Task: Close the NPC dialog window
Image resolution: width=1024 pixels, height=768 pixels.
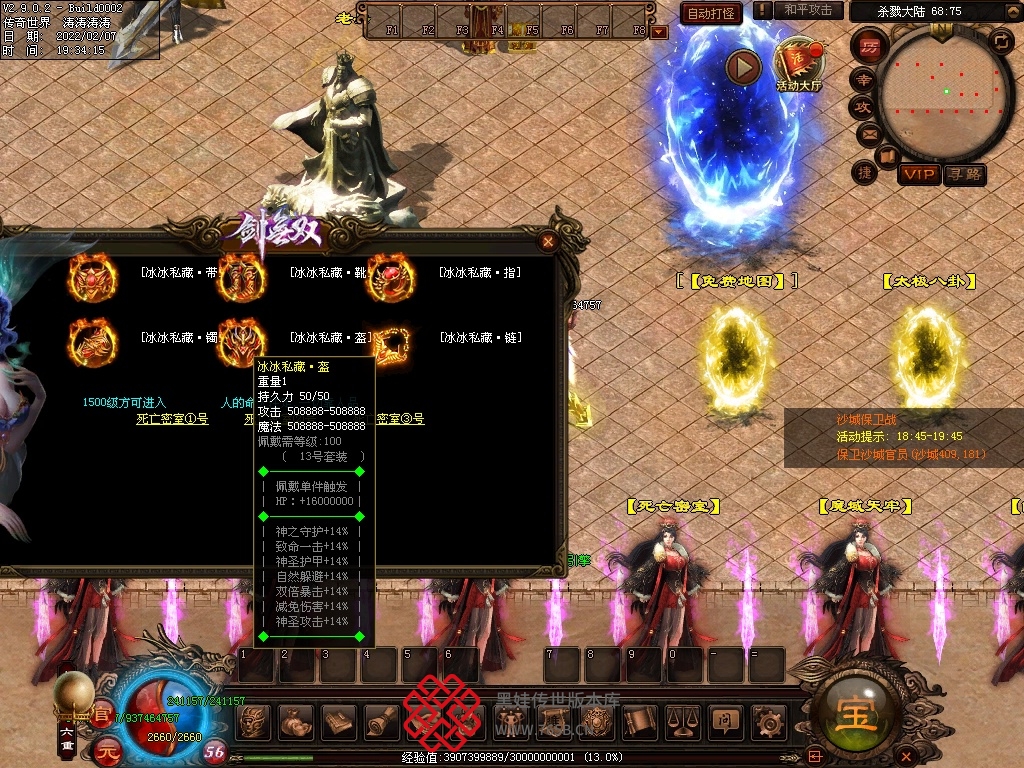Action: click(x=547, y=241)
